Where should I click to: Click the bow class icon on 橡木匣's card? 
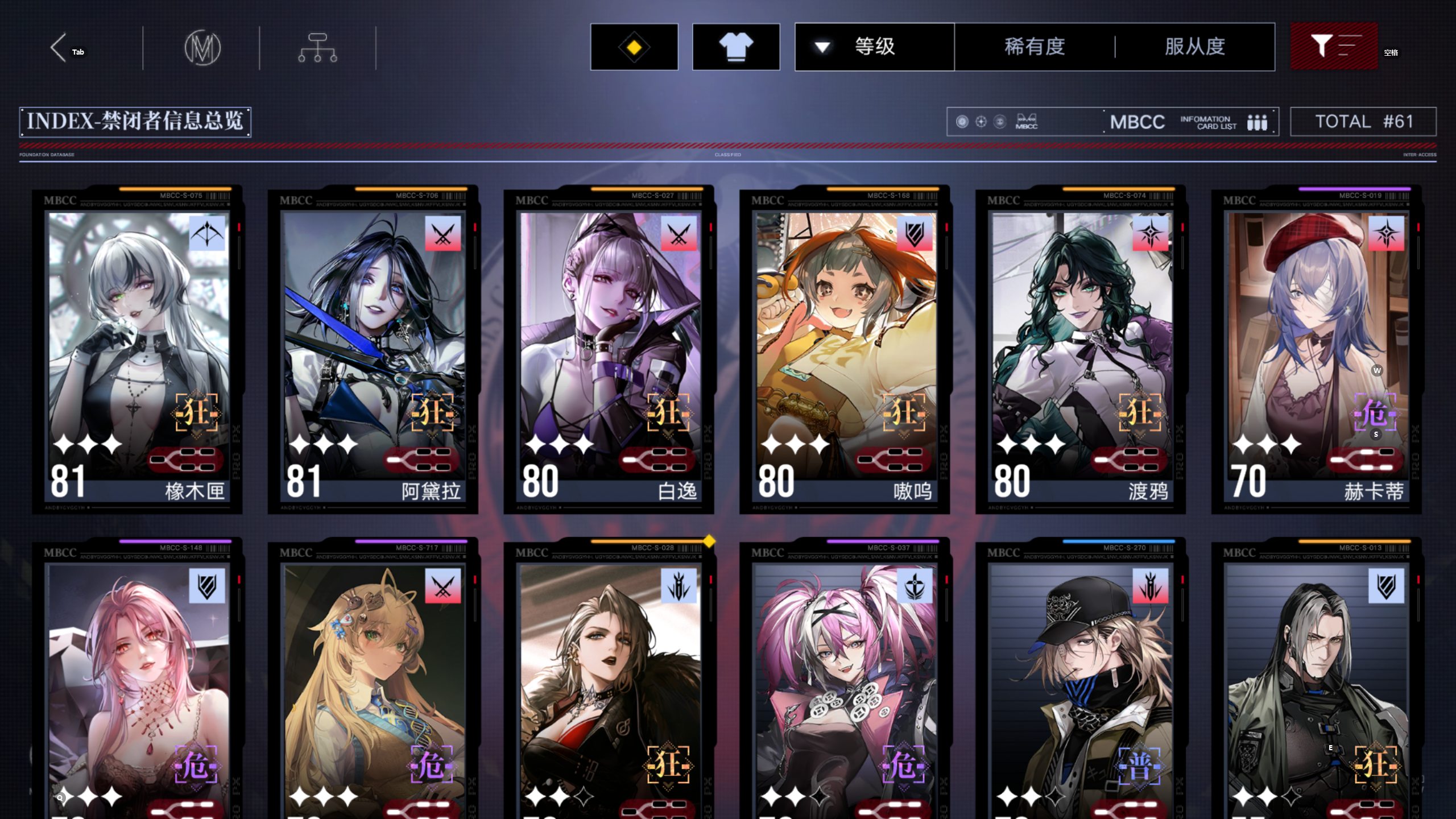(x=206, y=233)
